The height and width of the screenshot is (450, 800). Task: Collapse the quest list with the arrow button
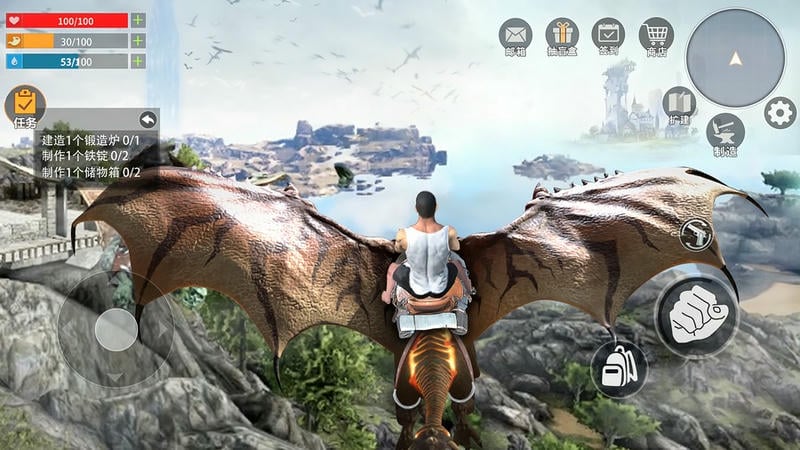[x=148, y=119]
